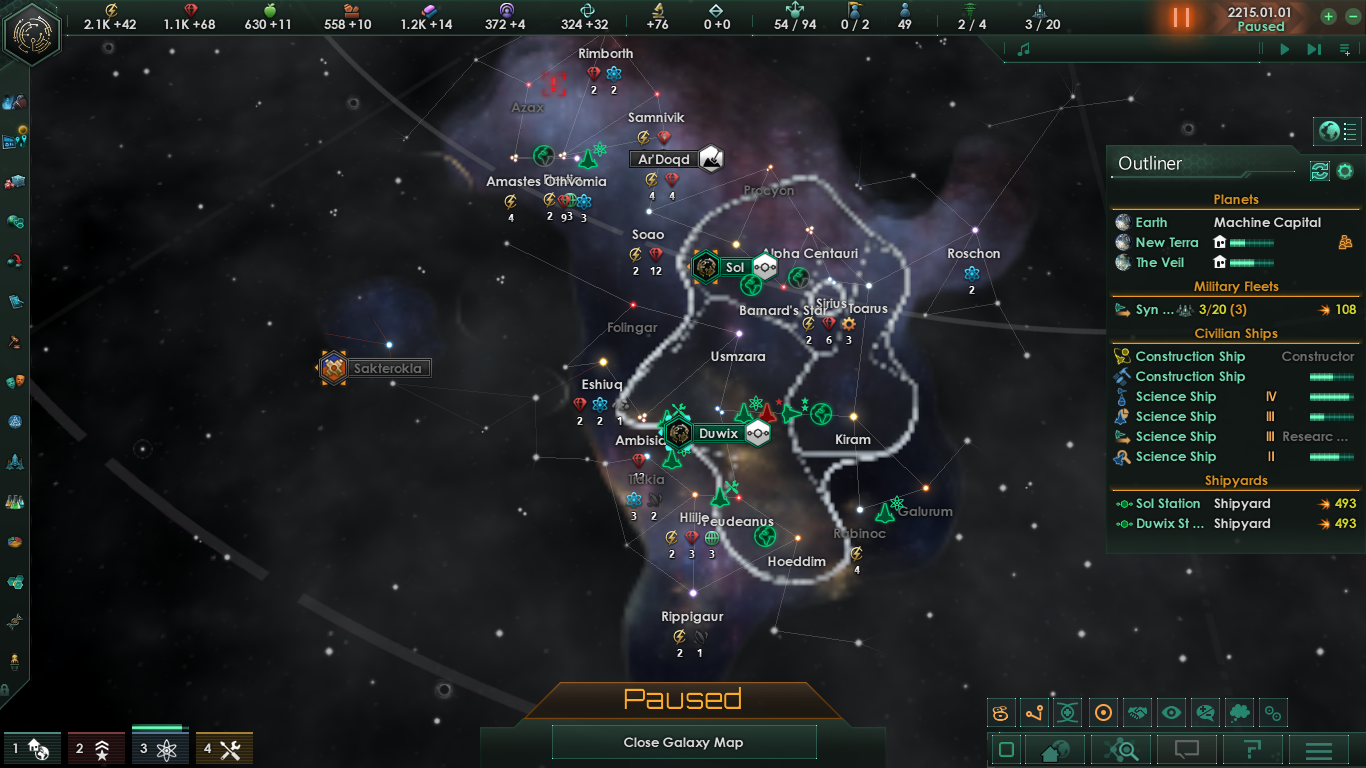Collapse the Shipyards section

[x=1234, y=480]
